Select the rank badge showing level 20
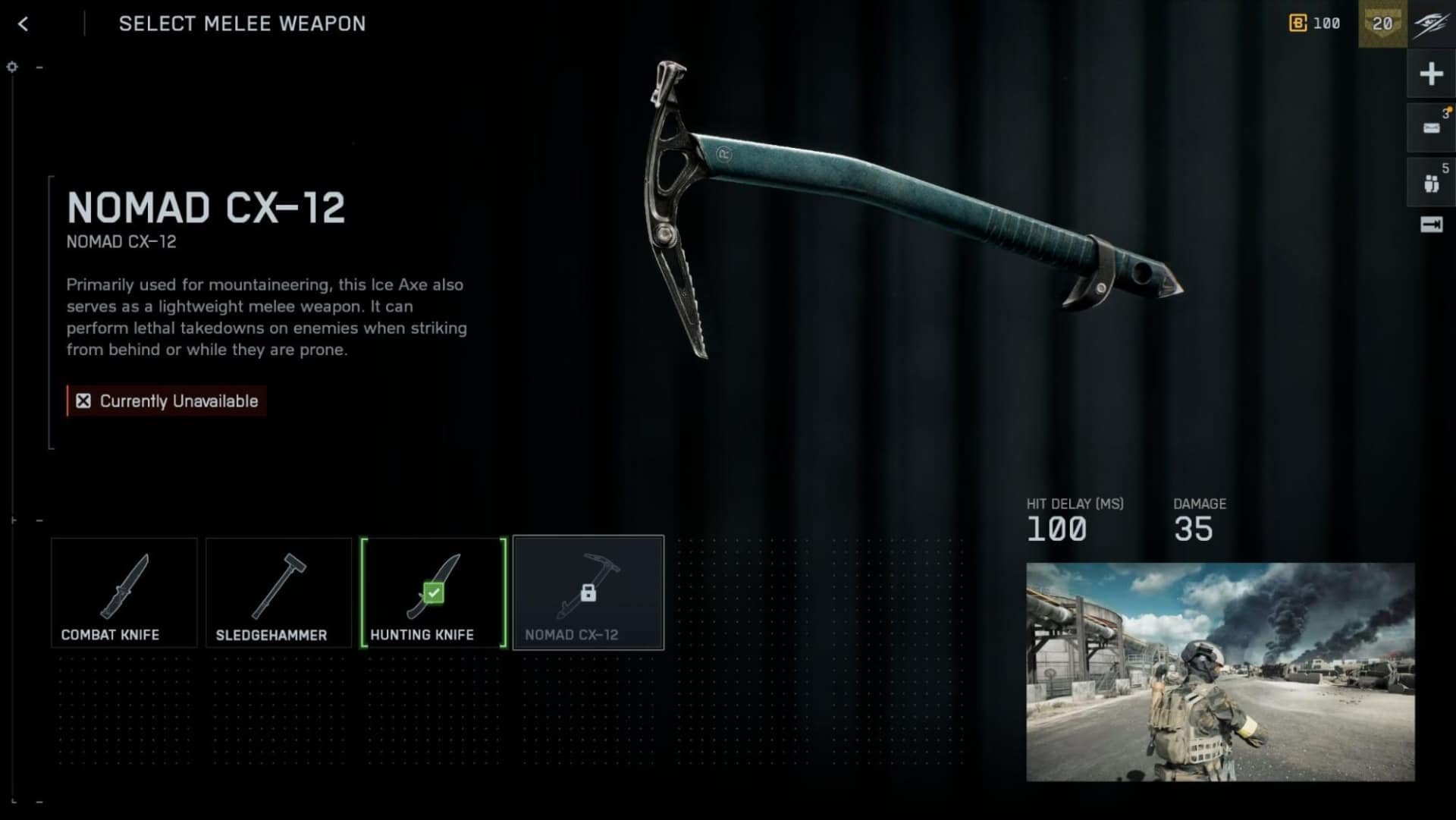 pyautogui.click(x=1382, y=24)
